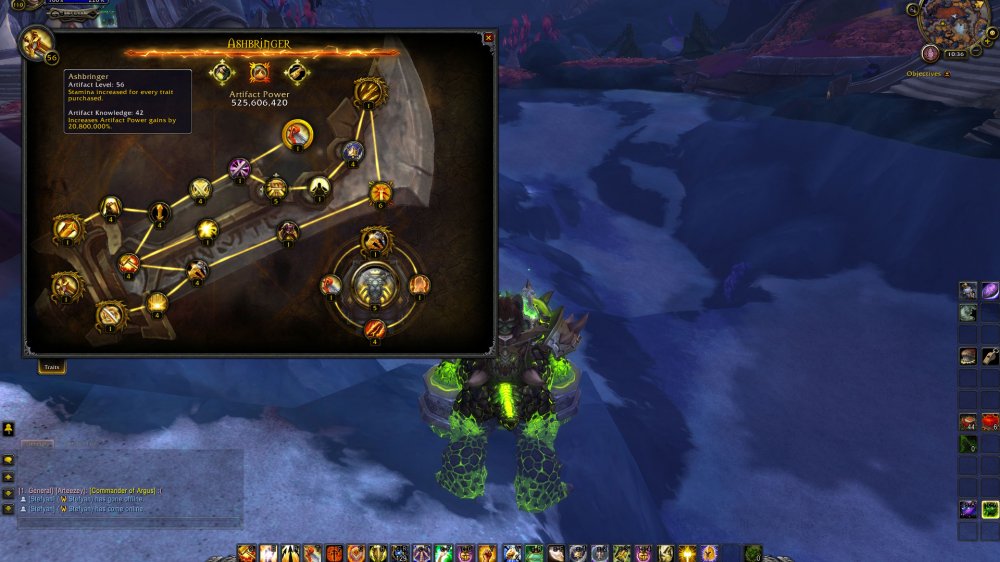Select the central lion crest trait
This screenshot has height=562, width=1000.
point(375,286)
